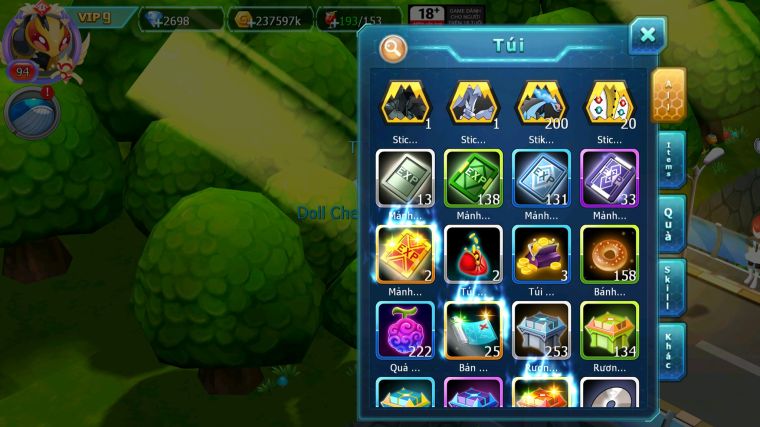Select the purple EXP book with 33
The image size is (760, 427).
pyautogui.click(x=609, y=179)
